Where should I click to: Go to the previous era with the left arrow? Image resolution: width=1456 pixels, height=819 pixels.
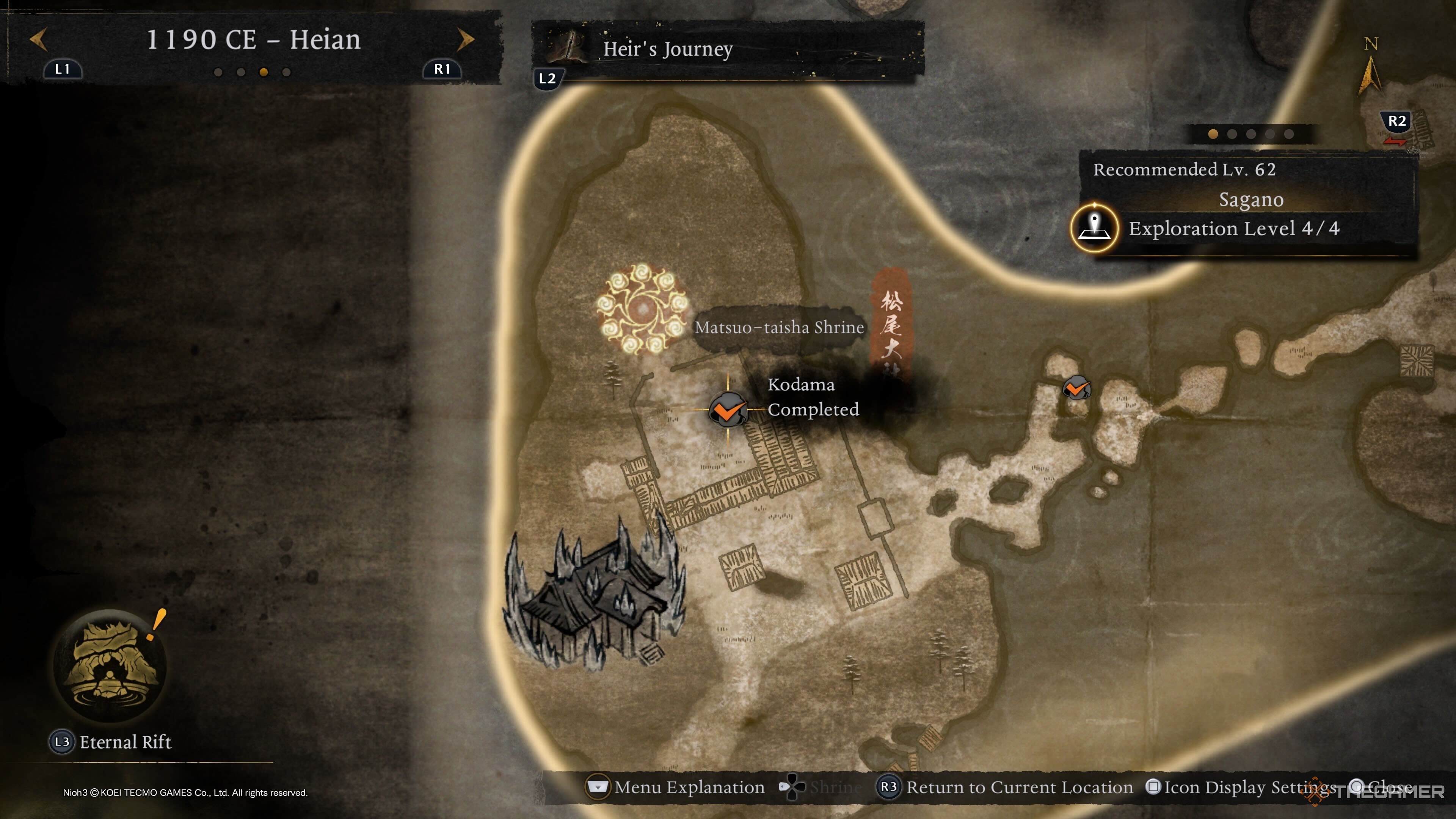38,39
